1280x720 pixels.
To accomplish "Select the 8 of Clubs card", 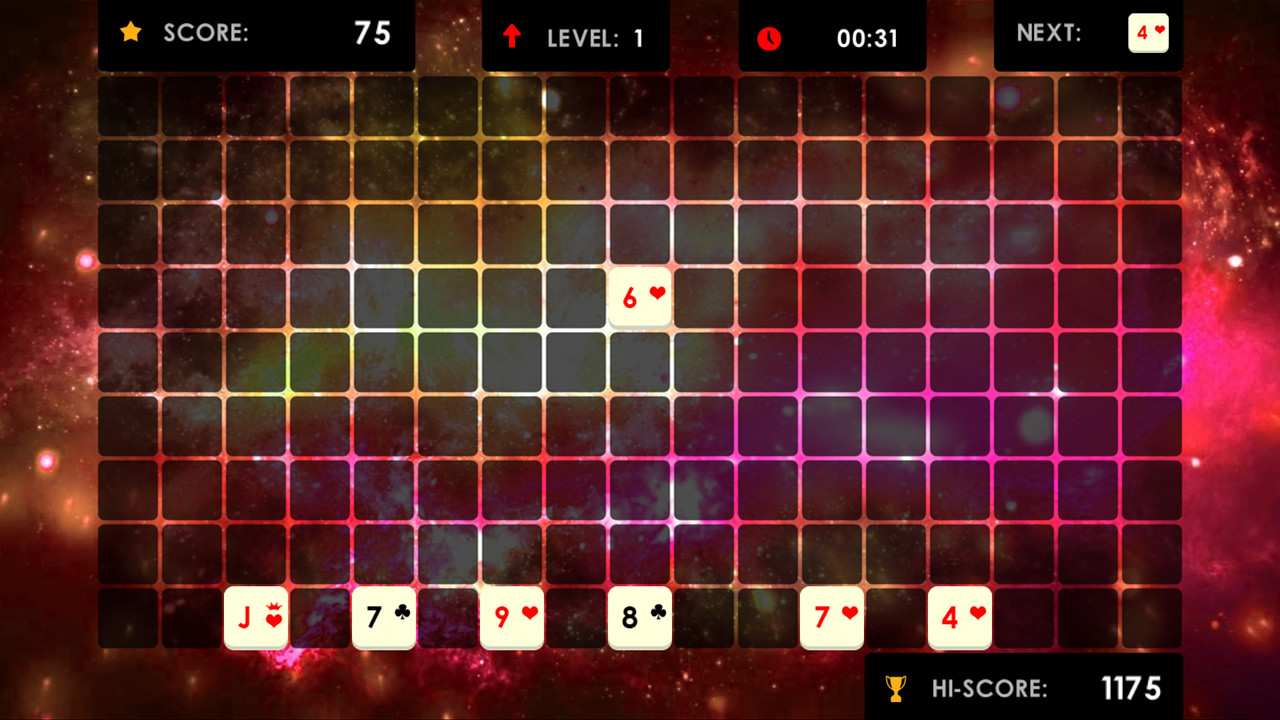I will pyautogui.click(x=640, y=618).
